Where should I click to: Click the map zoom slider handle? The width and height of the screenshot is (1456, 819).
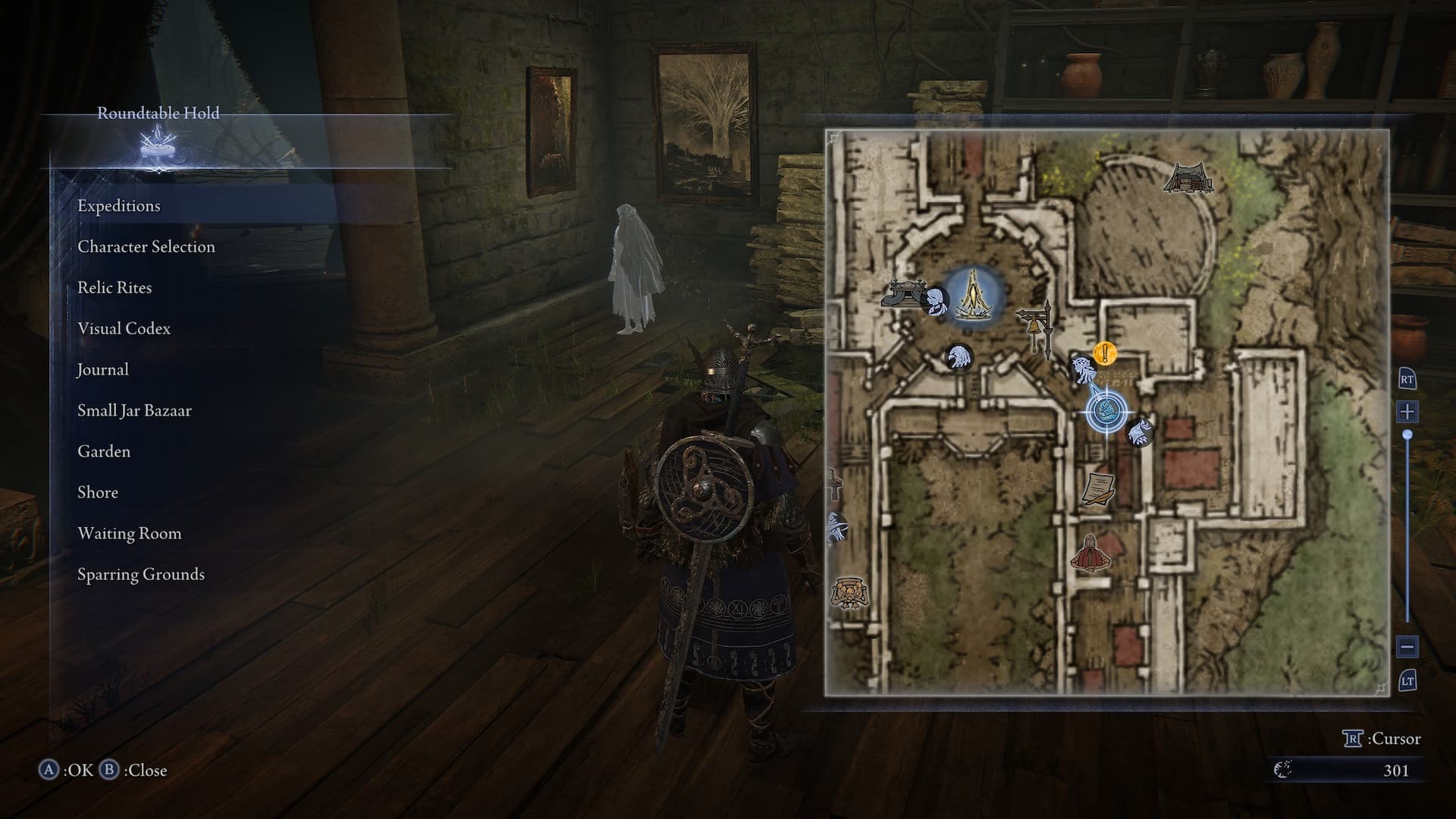(1407, 435)
